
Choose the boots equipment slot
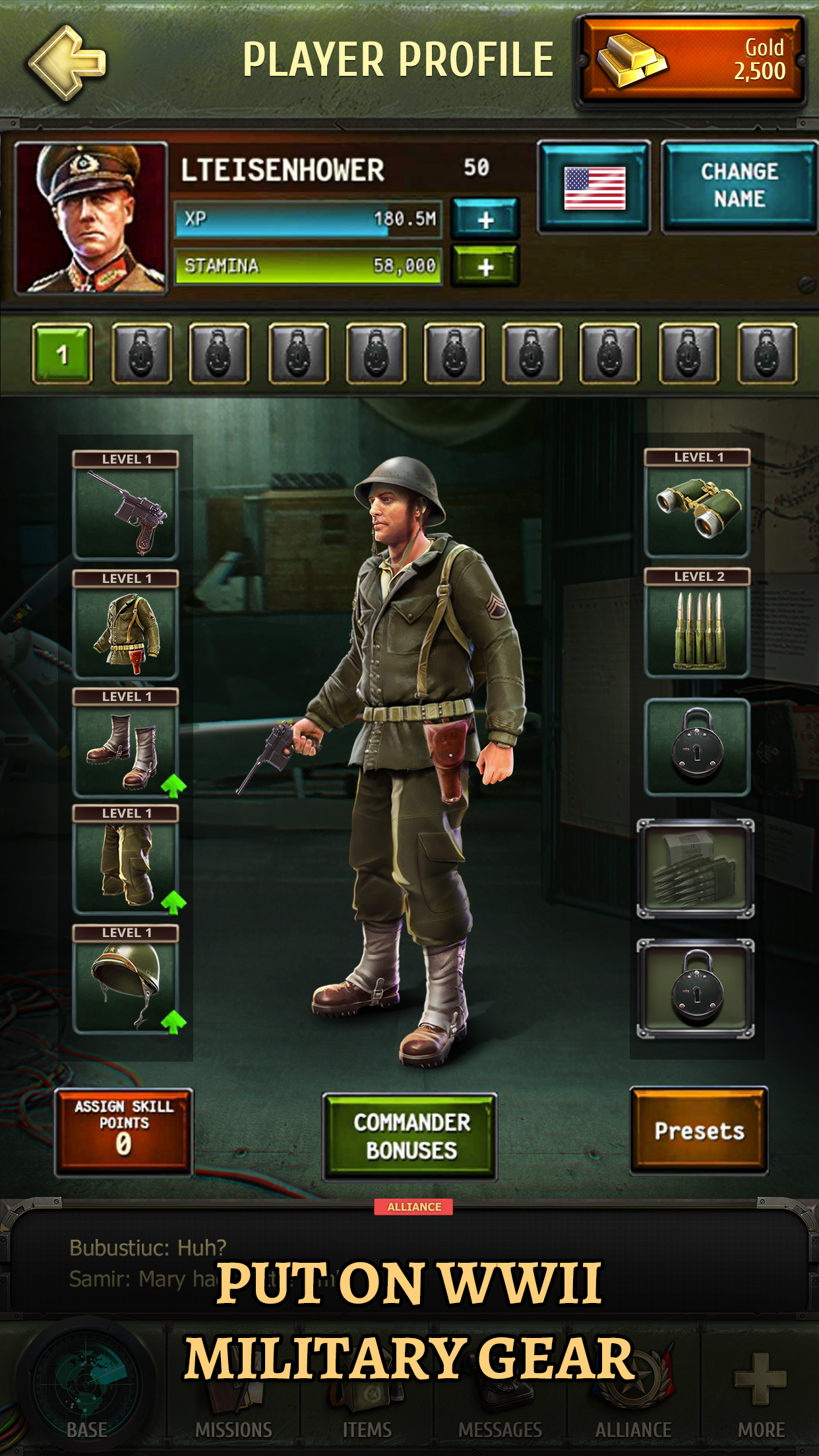125,749
